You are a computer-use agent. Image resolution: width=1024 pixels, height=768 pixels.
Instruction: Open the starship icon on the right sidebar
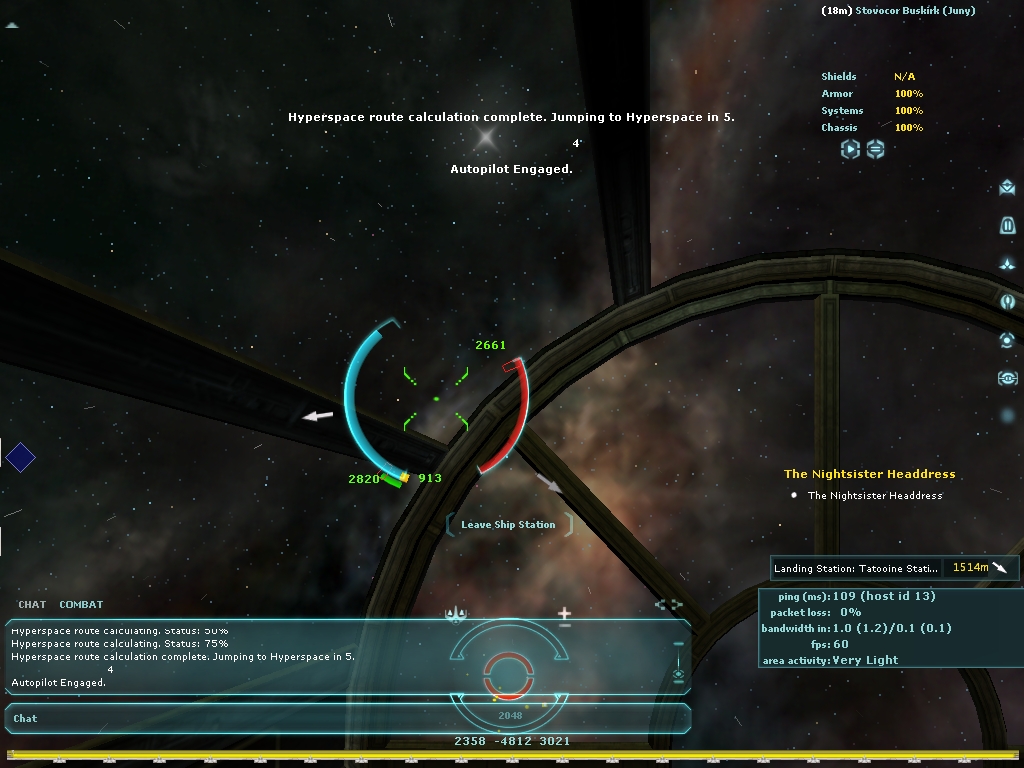[1007, 264]
